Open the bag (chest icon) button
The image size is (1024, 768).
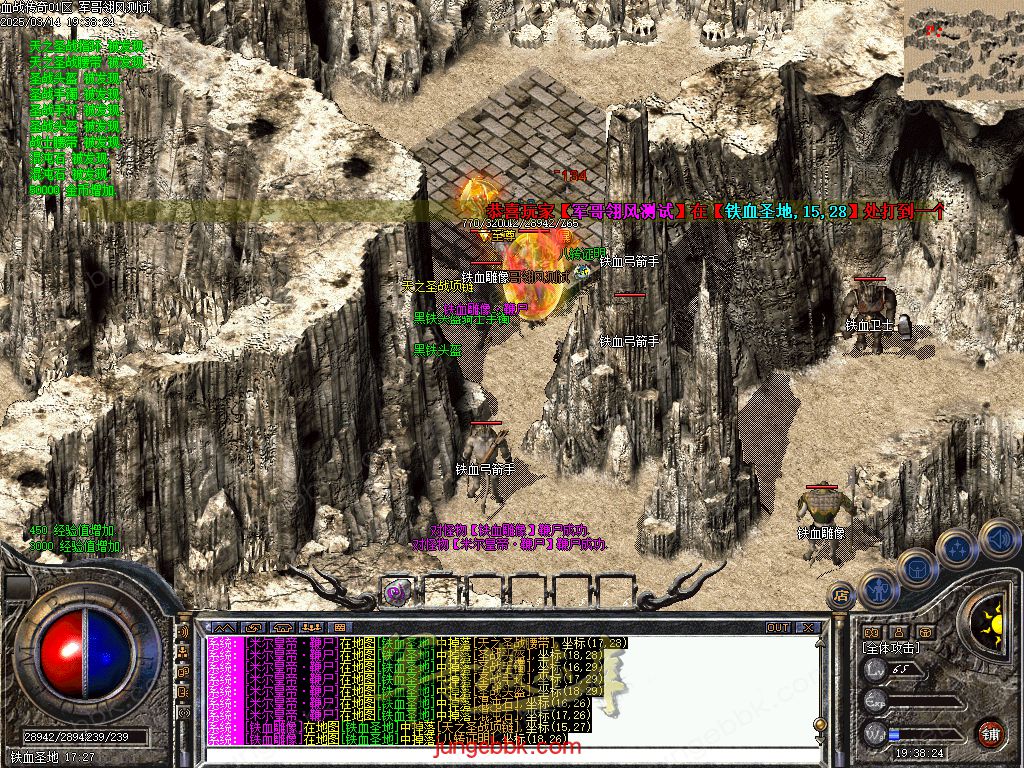coord(917,569)
